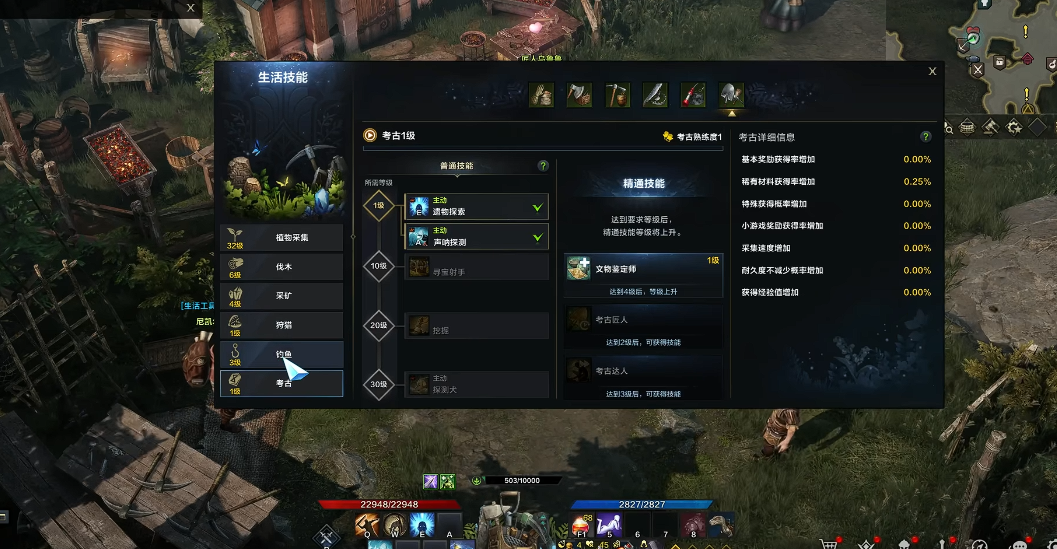1057x549 pixels.
Task: Select the axe tool icon at top
Action: (x=579, y=95)
